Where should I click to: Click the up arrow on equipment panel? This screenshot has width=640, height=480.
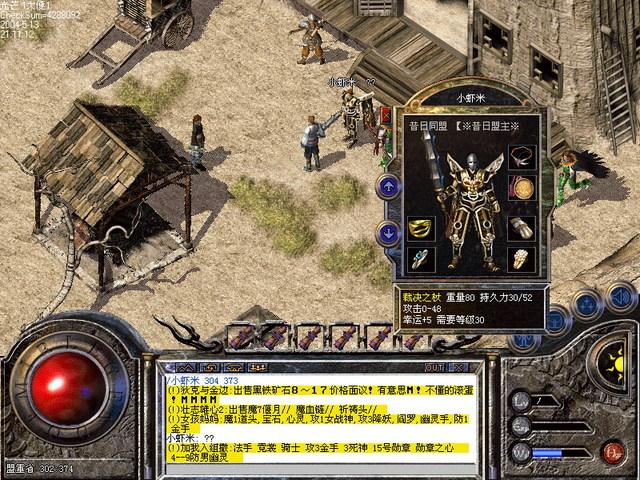point(387,185)
